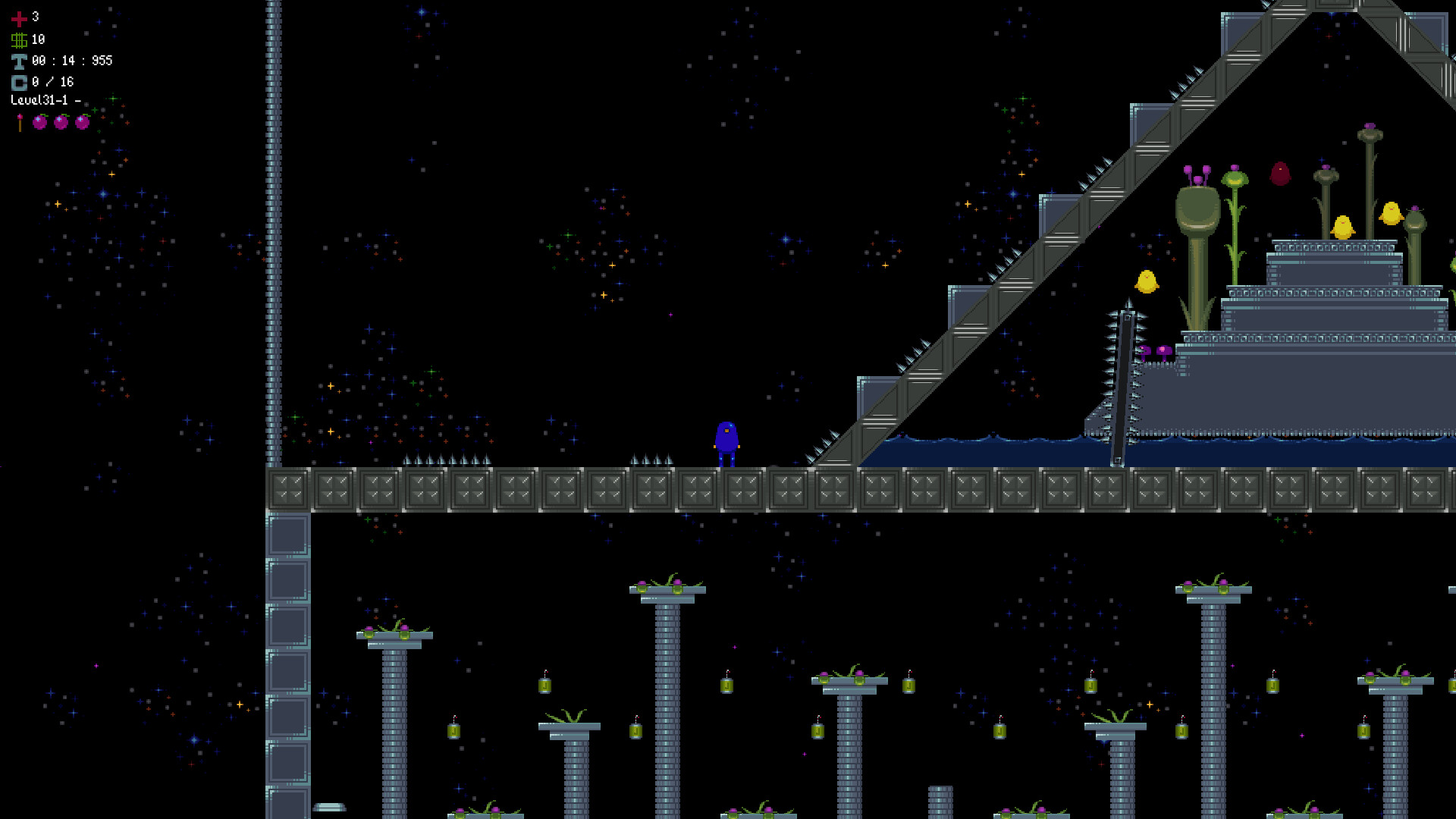Click the timer reading 00:14:955
Screen dimensions: 1456x819
click(x=72, y=61)
